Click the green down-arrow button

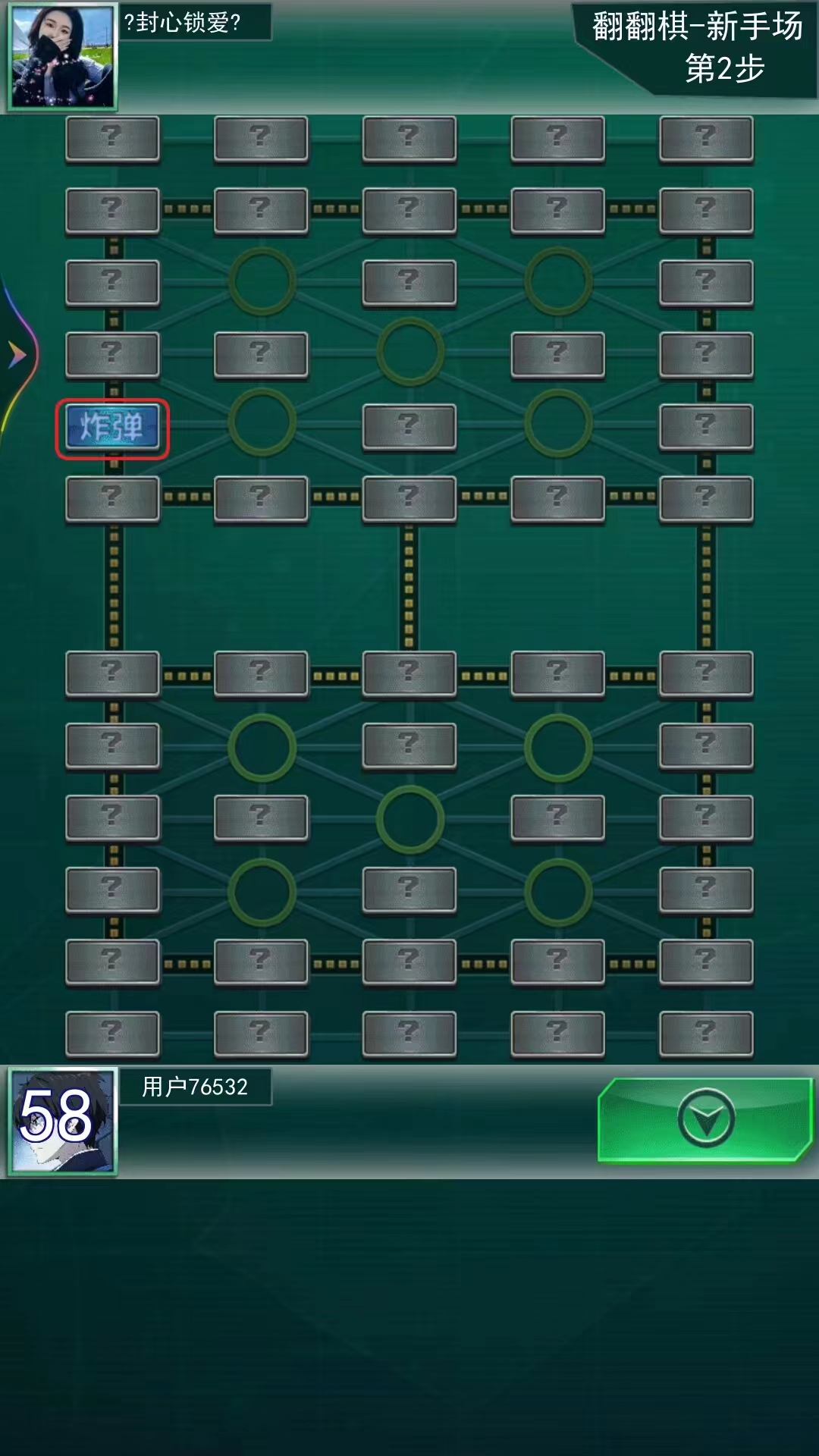[x=704, y=1119]
